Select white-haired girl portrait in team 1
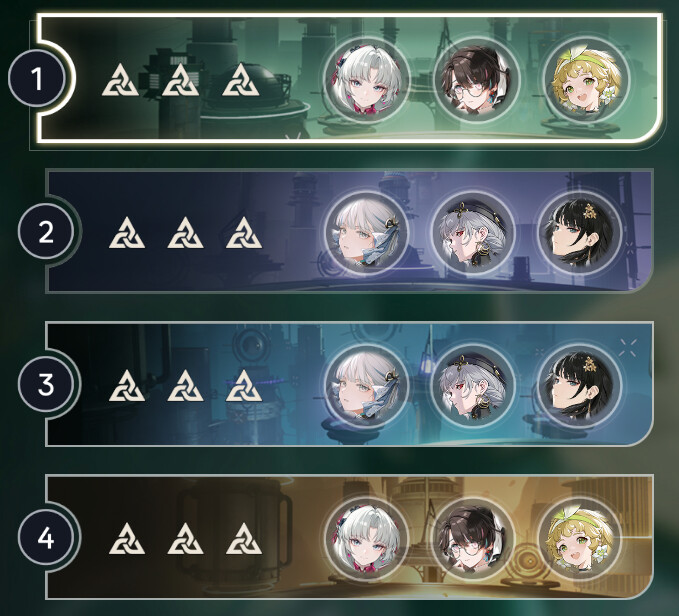The height and width of the screenshot is (616, 679). pyautogui.click(x=365, y=78)
